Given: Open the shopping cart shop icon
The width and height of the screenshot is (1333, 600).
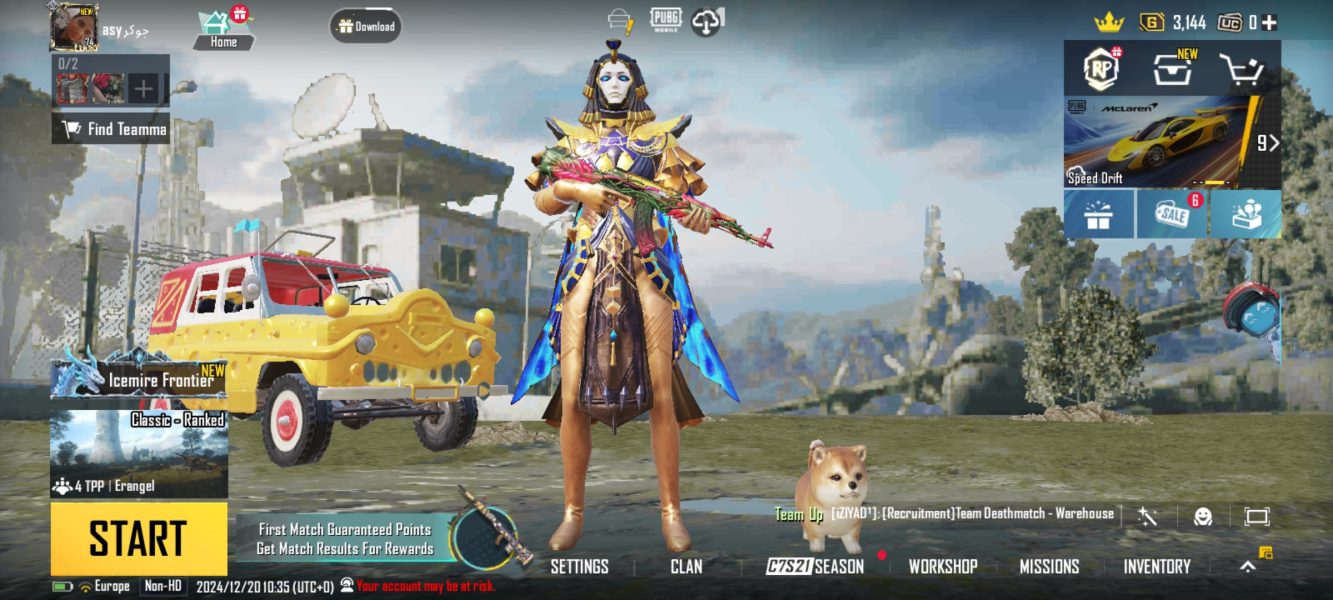Looking at the screenshot, I should [x=1241, y=69].
